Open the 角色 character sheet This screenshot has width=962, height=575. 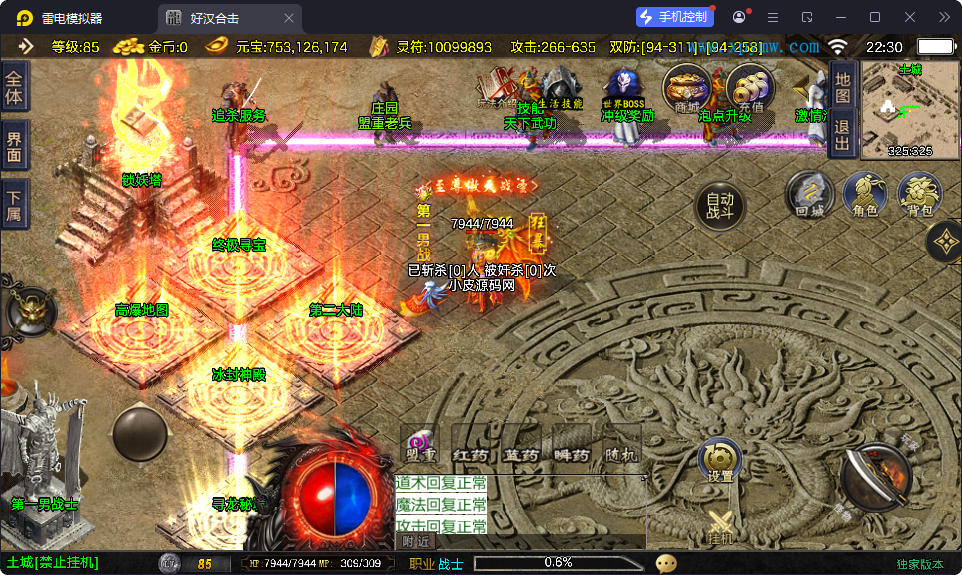(x=864, y=193)
